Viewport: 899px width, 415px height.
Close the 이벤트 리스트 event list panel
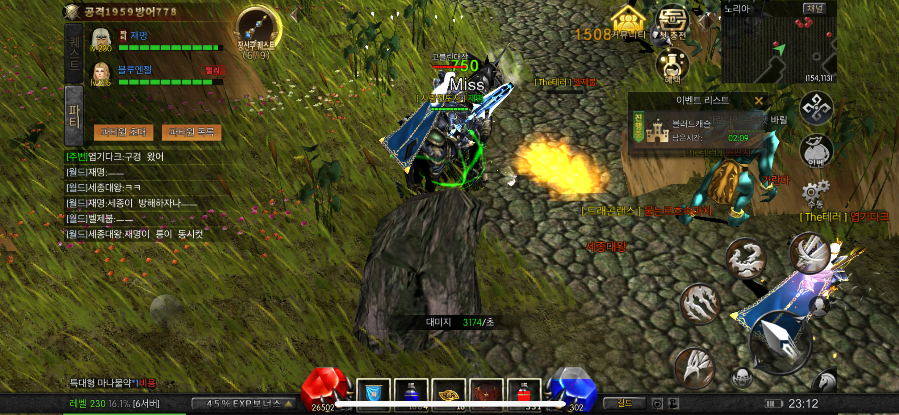[758, 100]
